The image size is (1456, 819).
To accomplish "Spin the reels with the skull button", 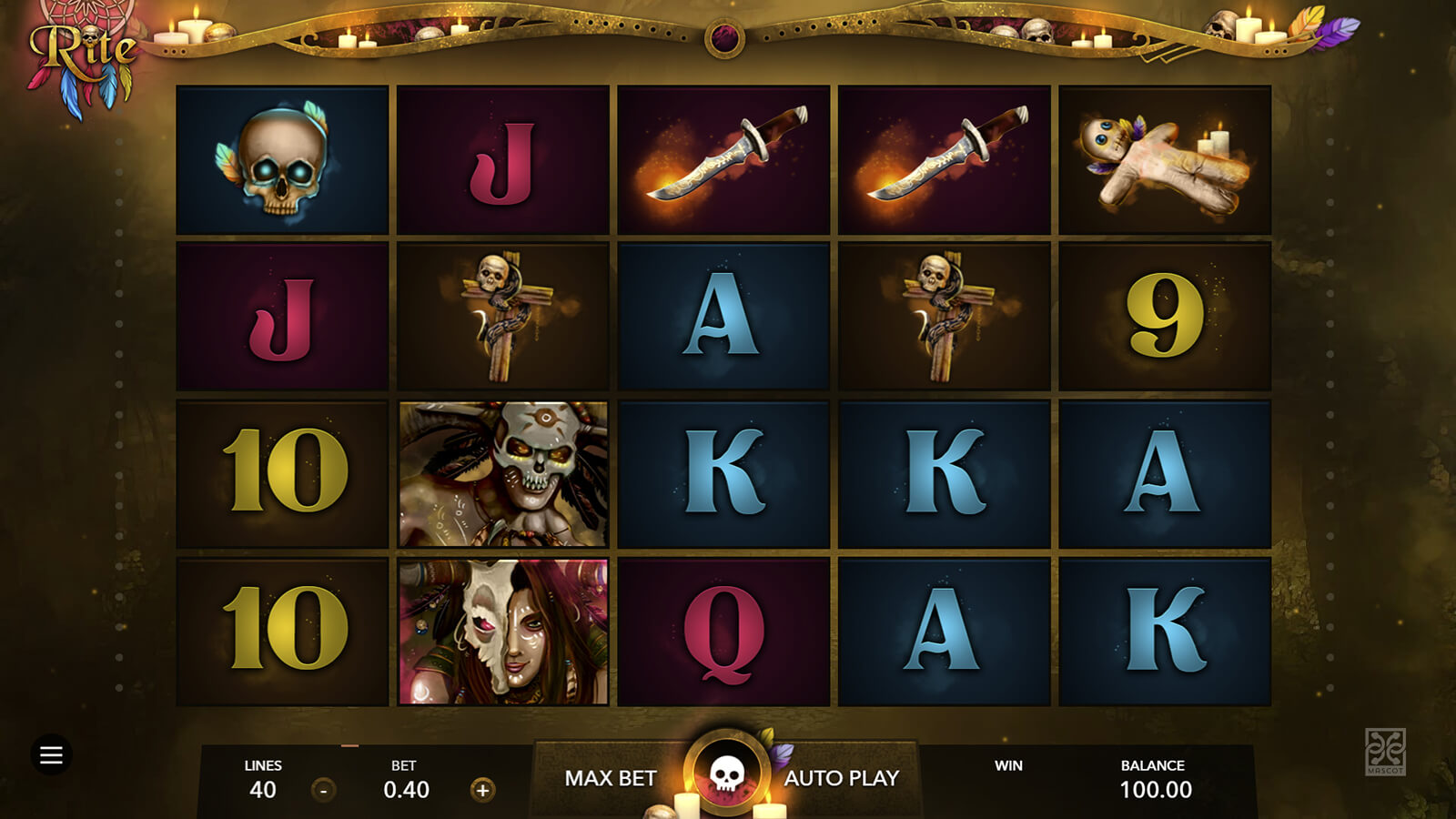I will pyautogui.click(x=726, y=773).
